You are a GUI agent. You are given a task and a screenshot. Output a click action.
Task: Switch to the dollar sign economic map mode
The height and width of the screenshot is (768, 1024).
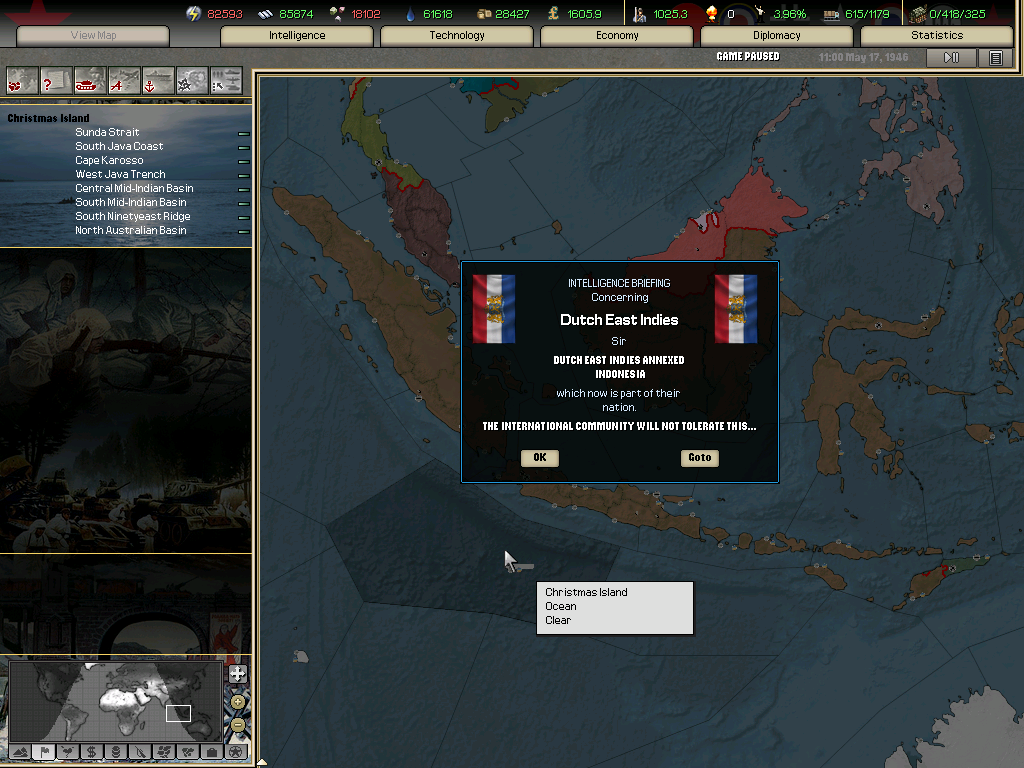pos(92,751)
